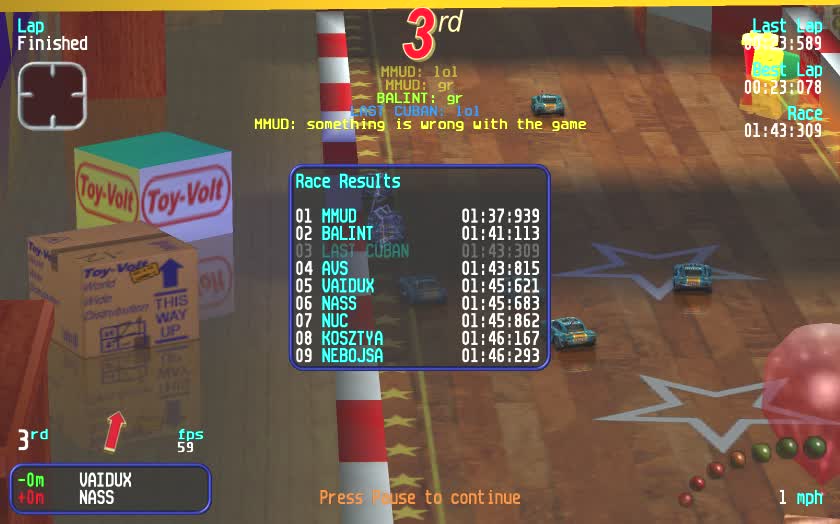Pick the greyed LAST CUBAN results row

(418, 251)
